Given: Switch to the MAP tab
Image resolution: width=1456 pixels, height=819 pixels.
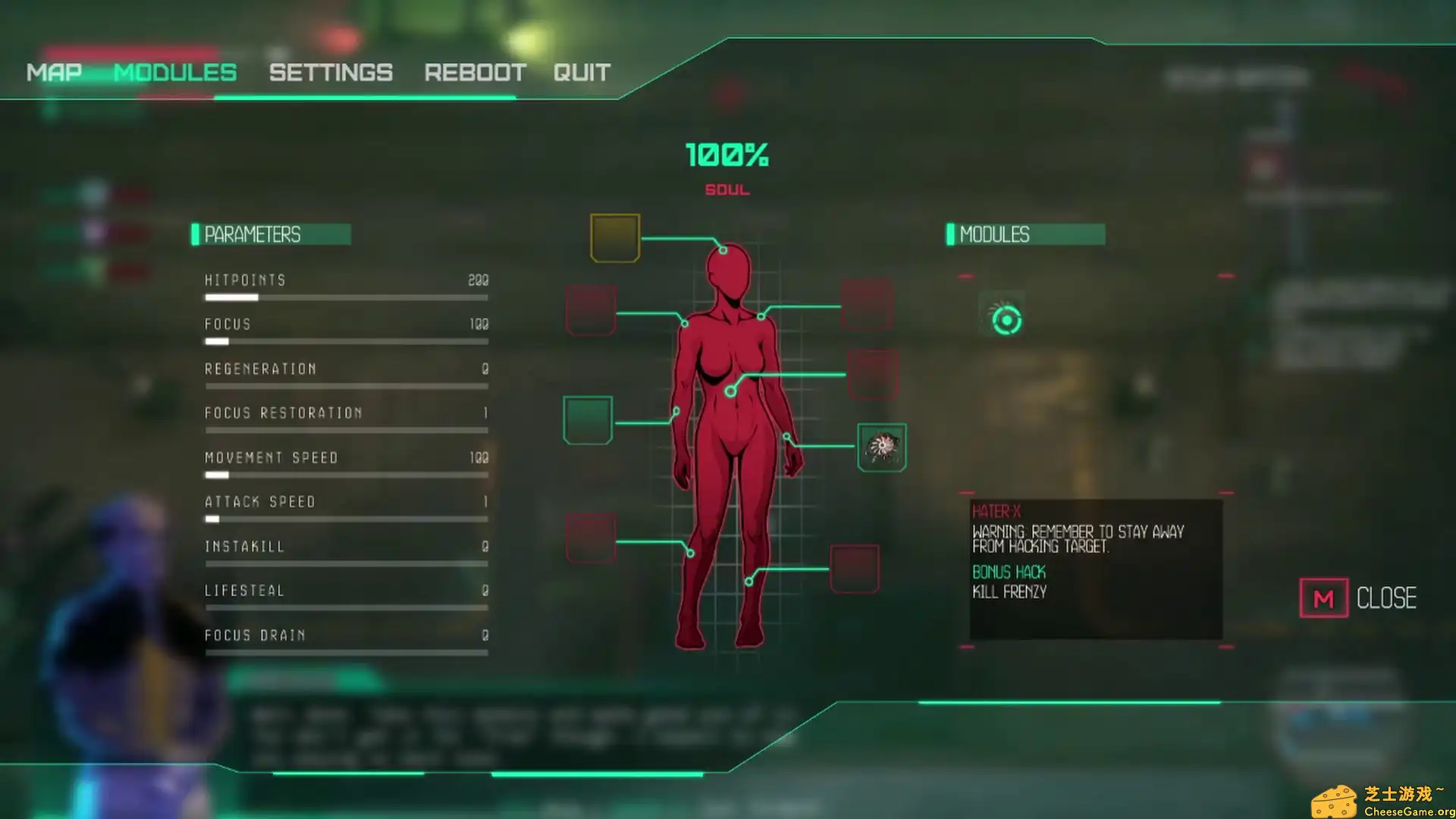Looking at the screenshot, I should coord(54,73).
